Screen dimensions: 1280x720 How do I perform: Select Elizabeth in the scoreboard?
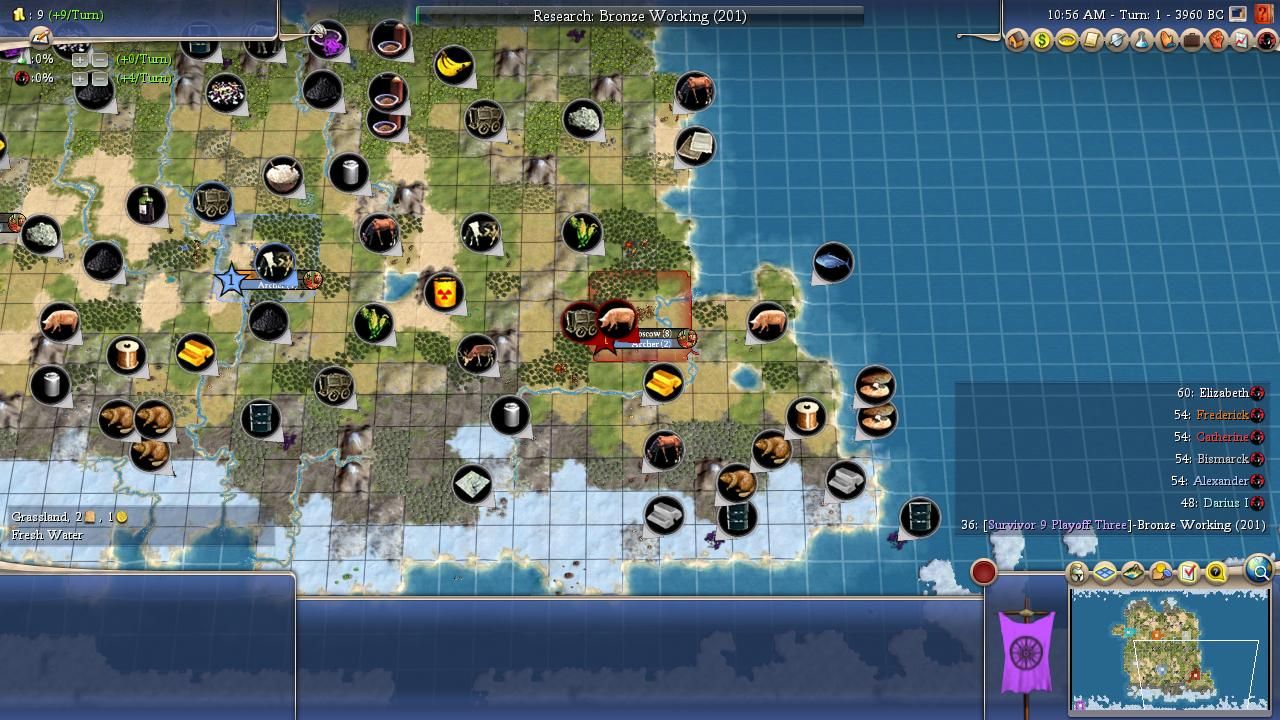1223,393
